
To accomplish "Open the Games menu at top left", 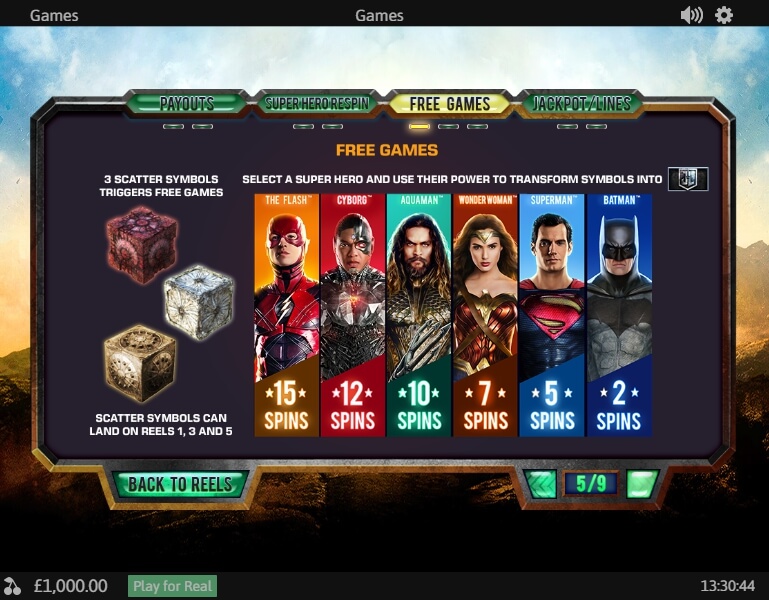I will (x=54, y=15).
